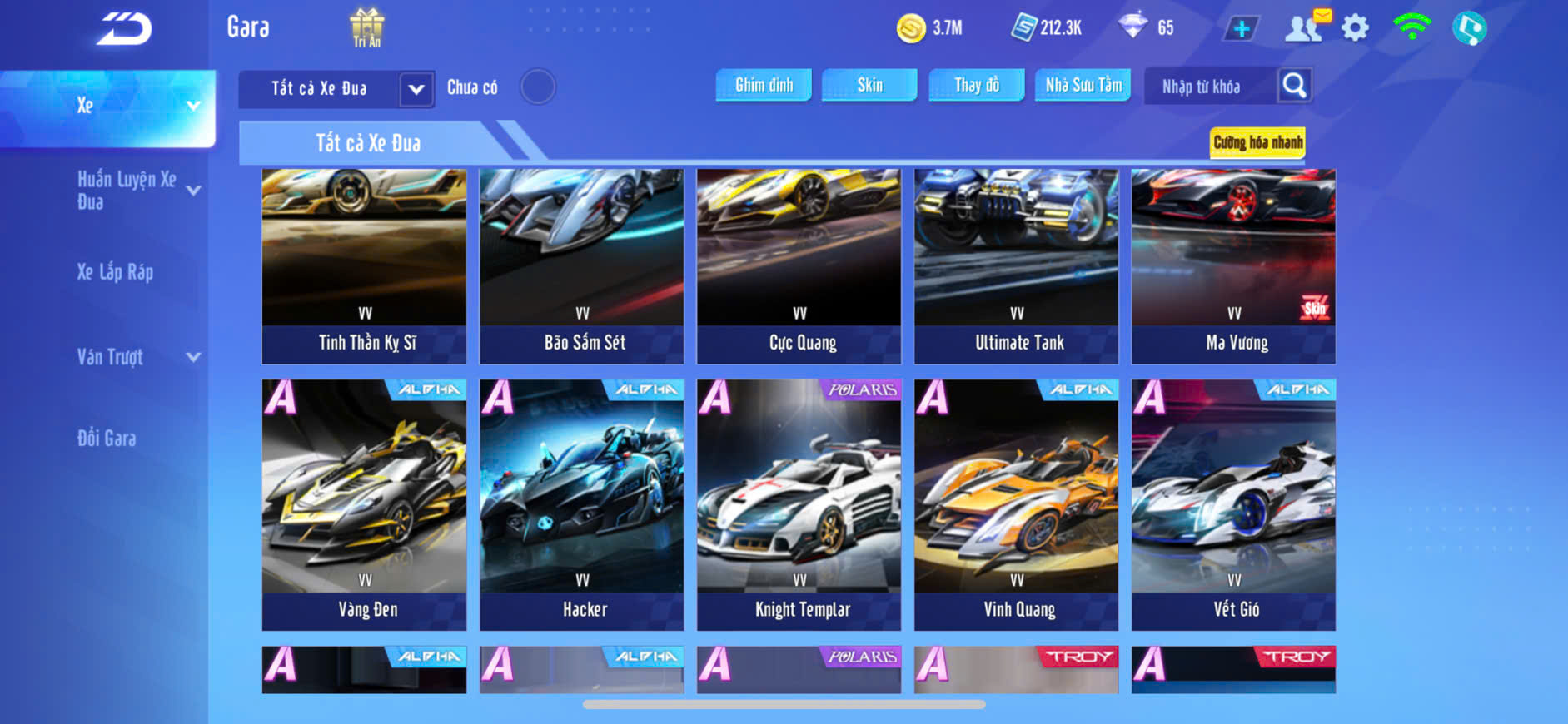Open Xe Lắp Ráp section
The width and height of the screenshot is (1568, 724).
click(x=116, y=272)
